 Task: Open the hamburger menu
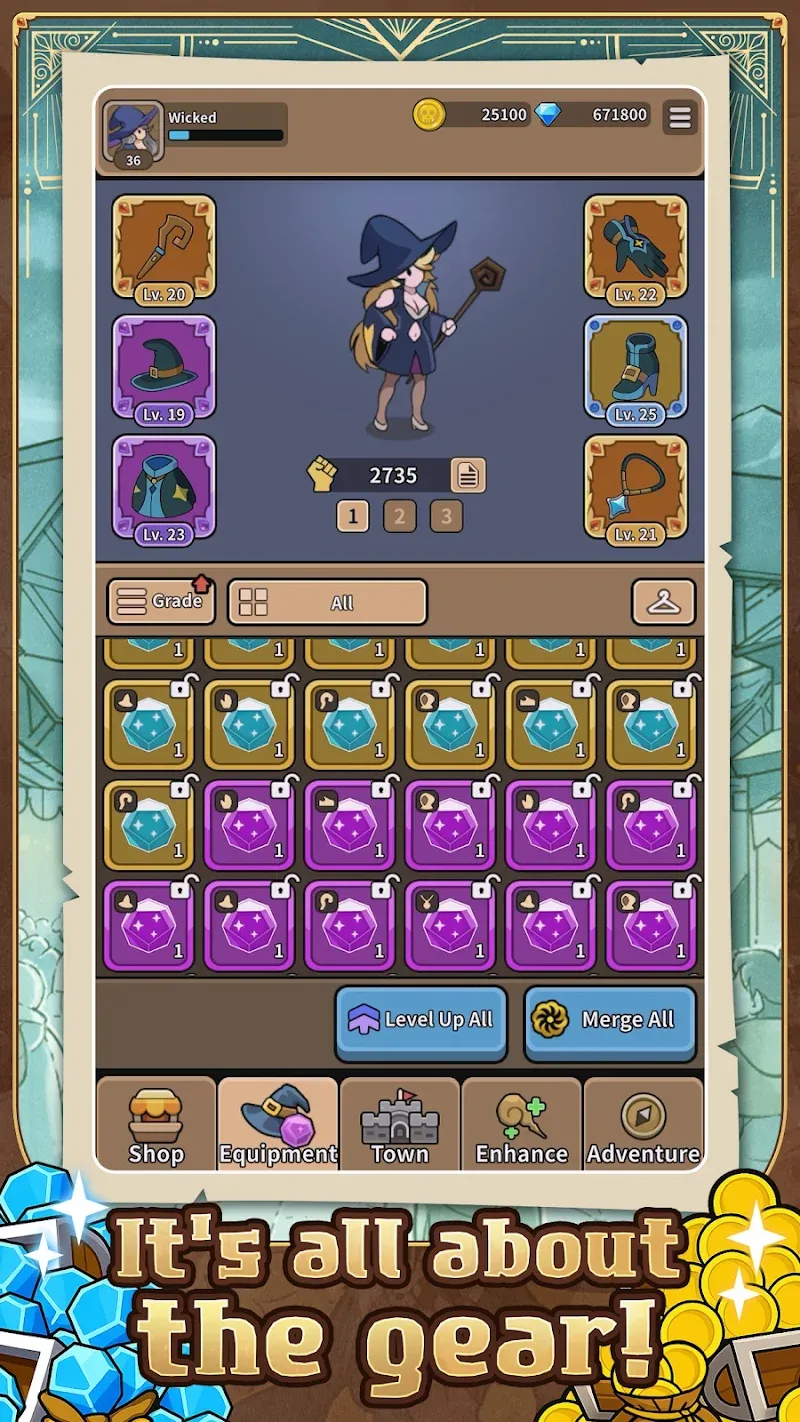click(680, 118)
